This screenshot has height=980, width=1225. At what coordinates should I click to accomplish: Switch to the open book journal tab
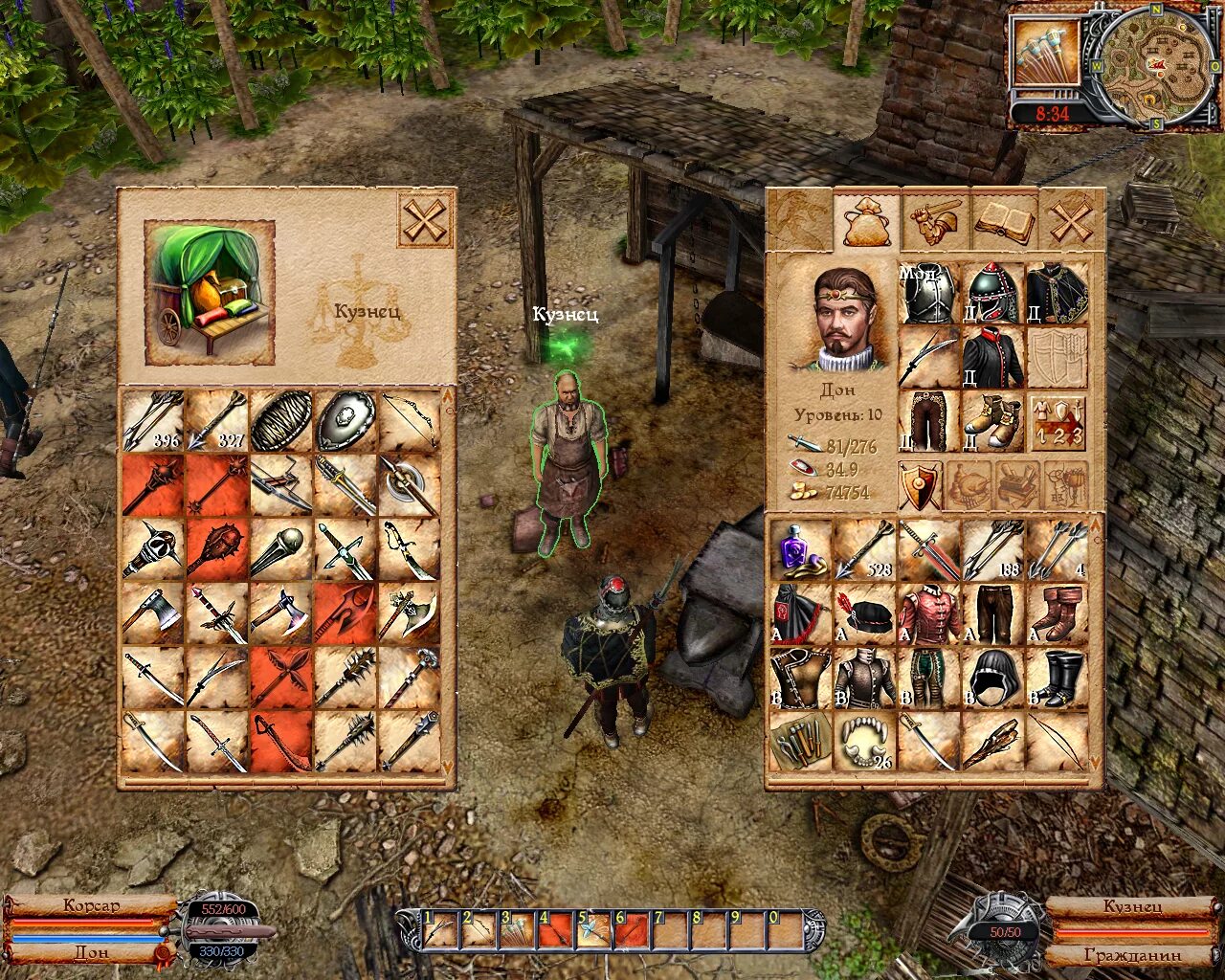[1004, 222]
